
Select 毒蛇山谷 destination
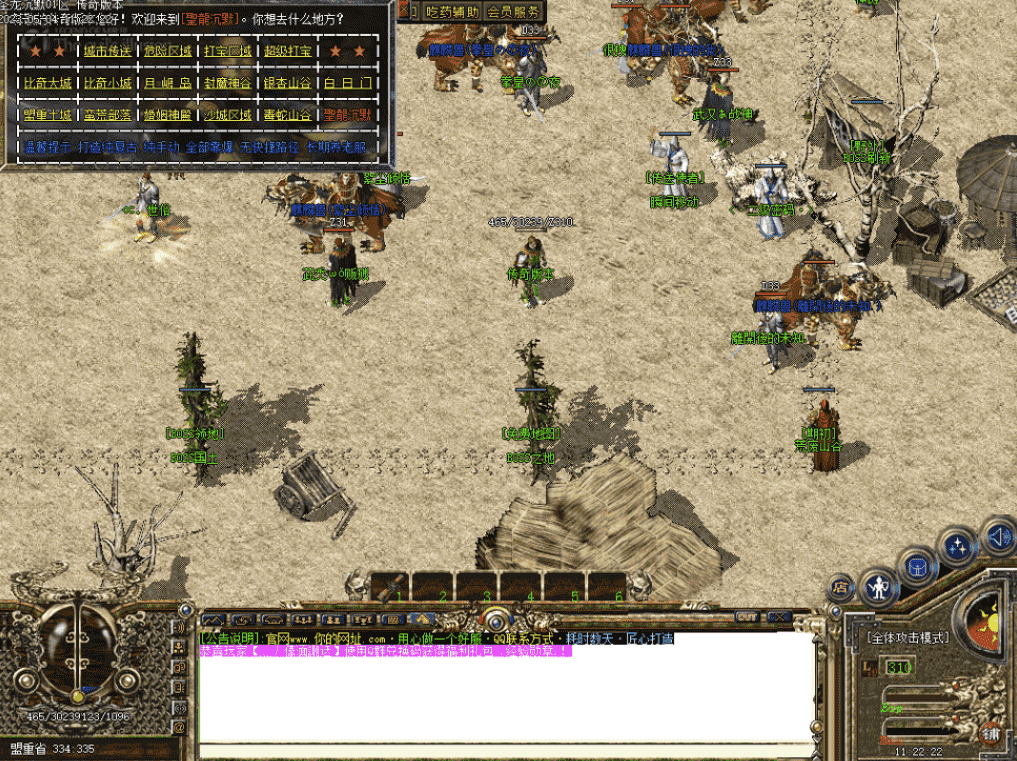tap(288, 115)
